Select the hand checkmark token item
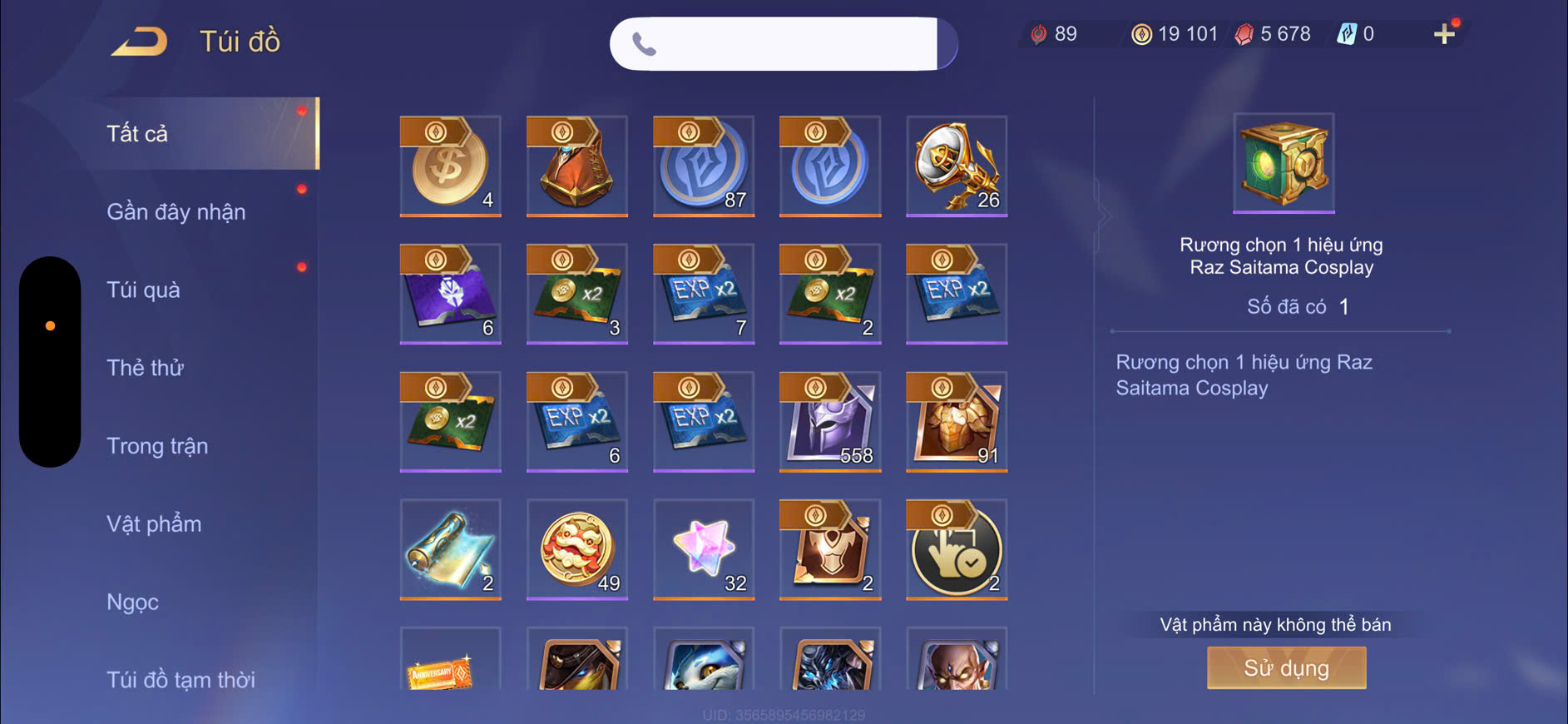Screen dimensions: 1568x724 pos(957,548)
